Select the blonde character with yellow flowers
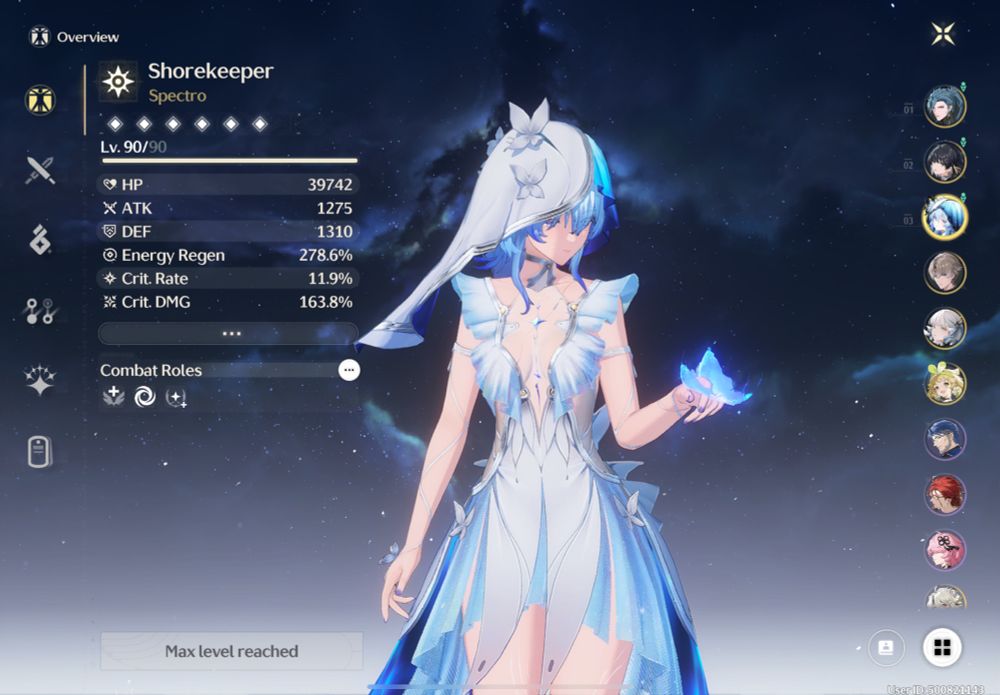Viewport: 1000px width, 695px height. click(944, 383)
